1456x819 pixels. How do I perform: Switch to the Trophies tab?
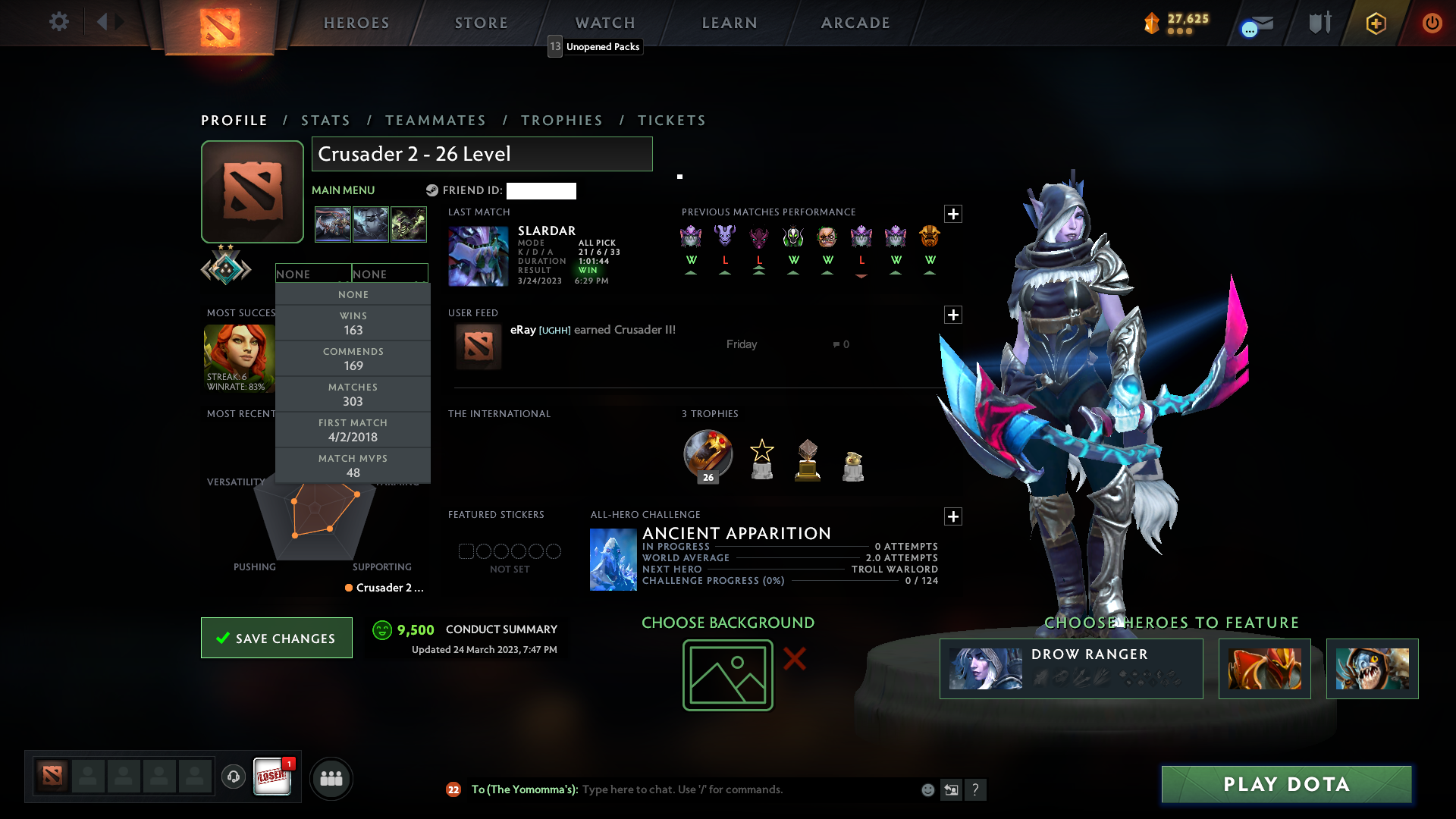point(561,121)
